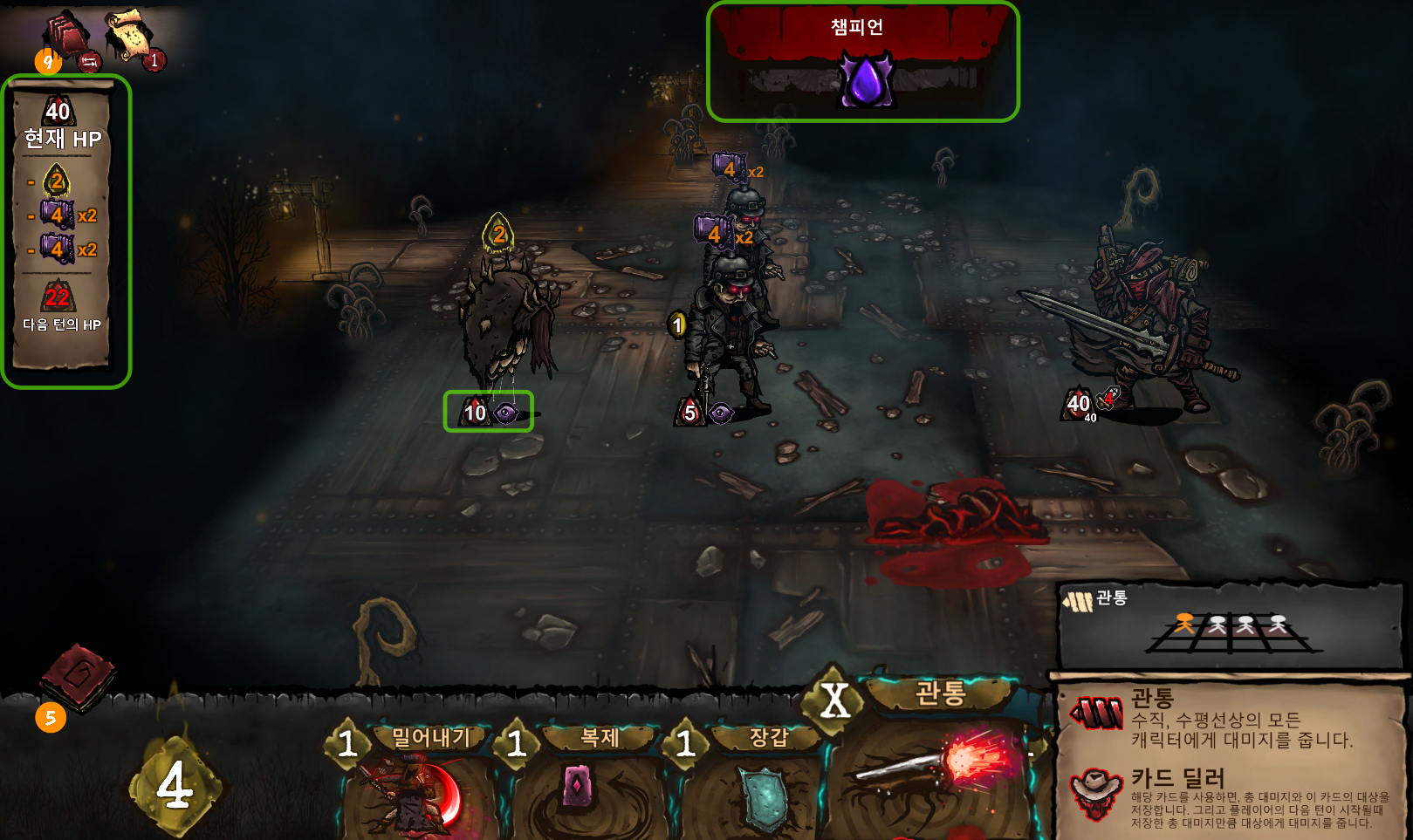Target the skull beast with 10 HP
The height and width of the screenshot is (840, 1413).
point(506,323)
